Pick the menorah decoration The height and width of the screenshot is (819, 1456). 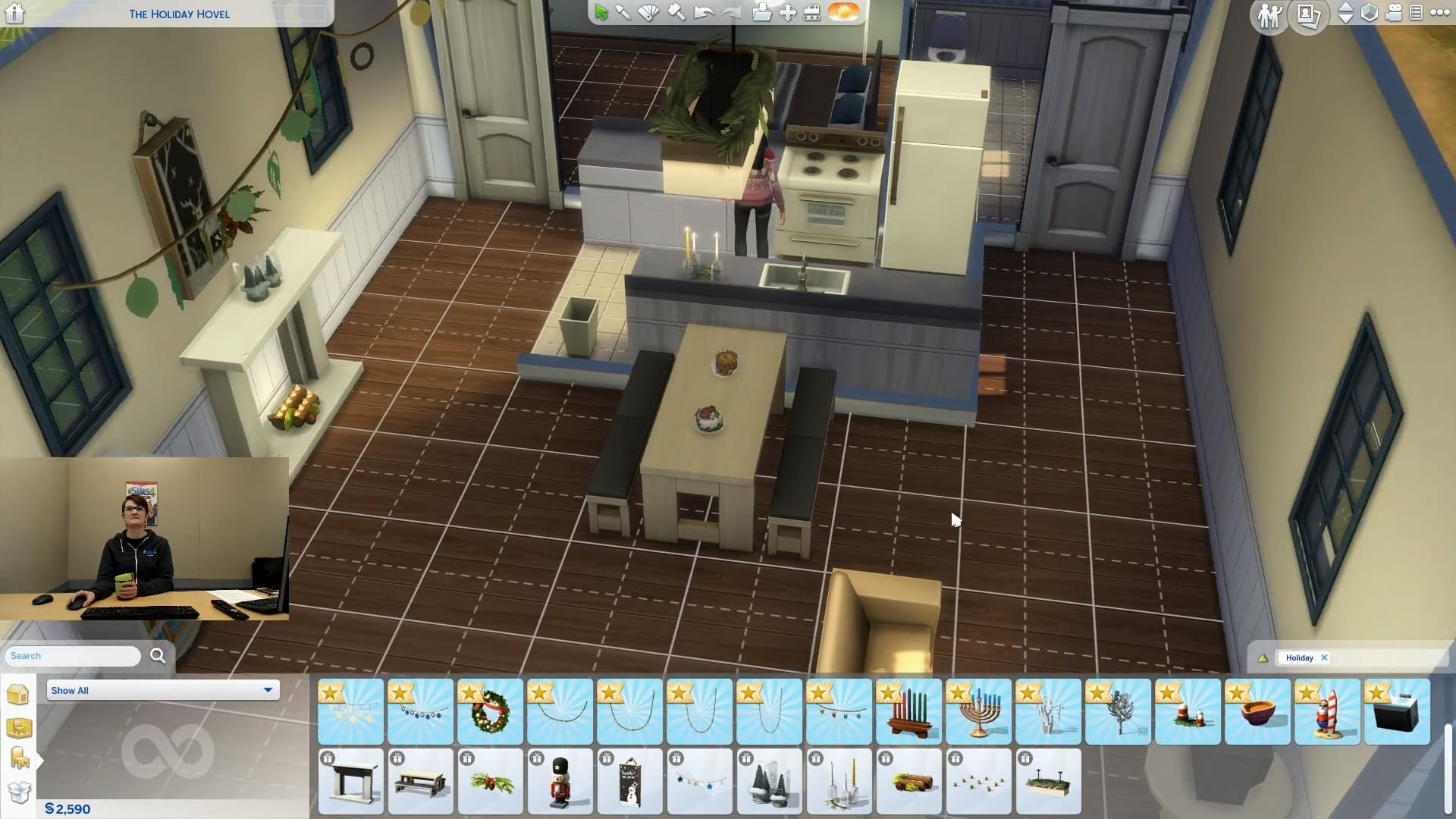(978, 711)
